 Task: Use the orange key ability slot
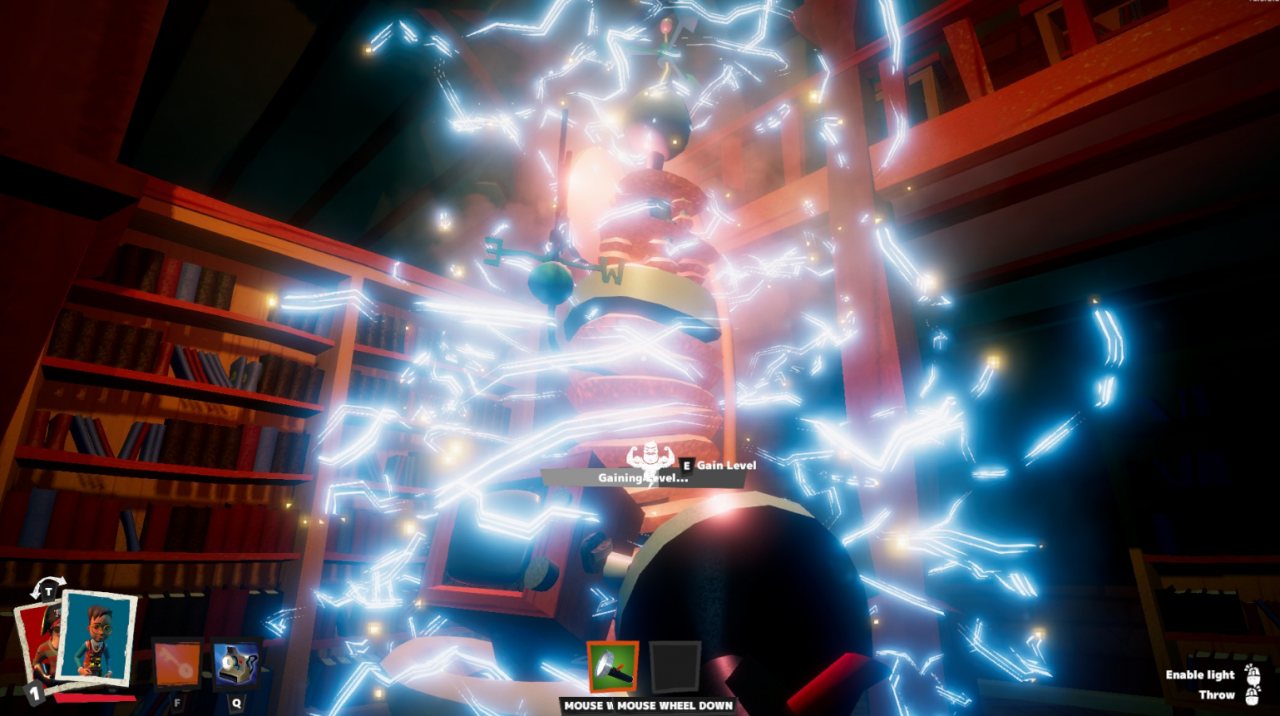[x=177, y=665]
